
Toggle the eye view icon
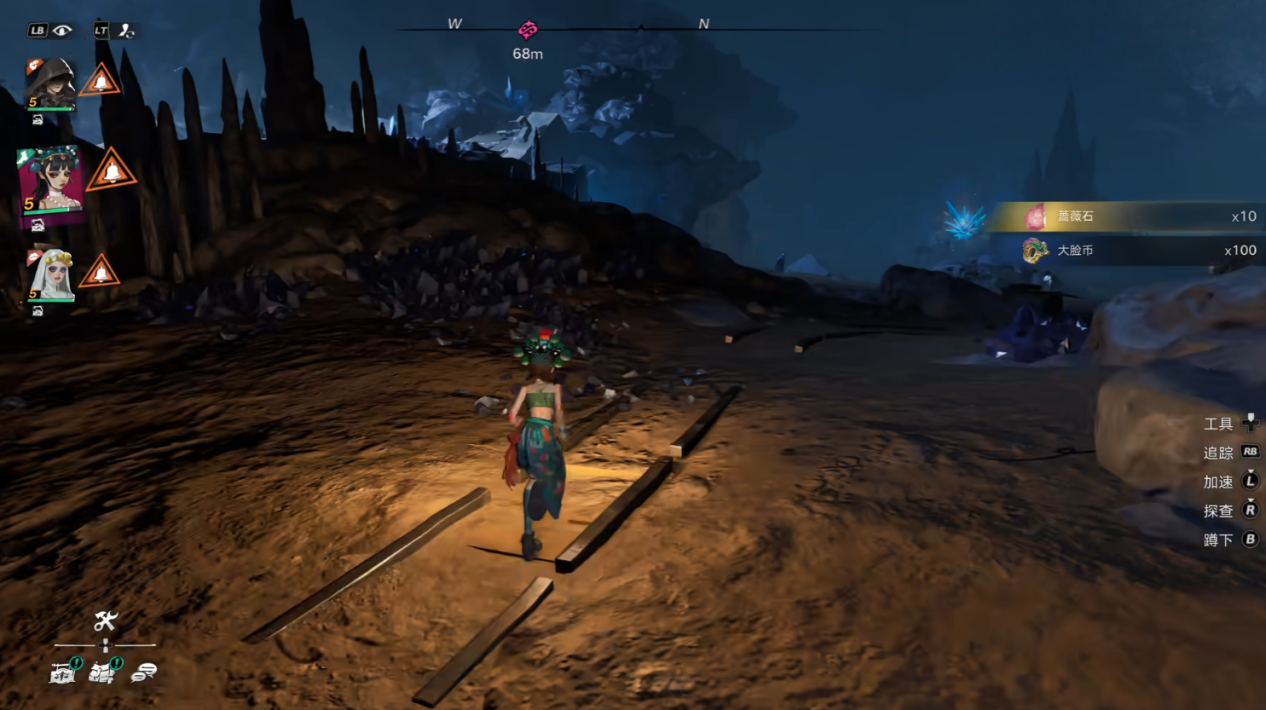(63, 30)
